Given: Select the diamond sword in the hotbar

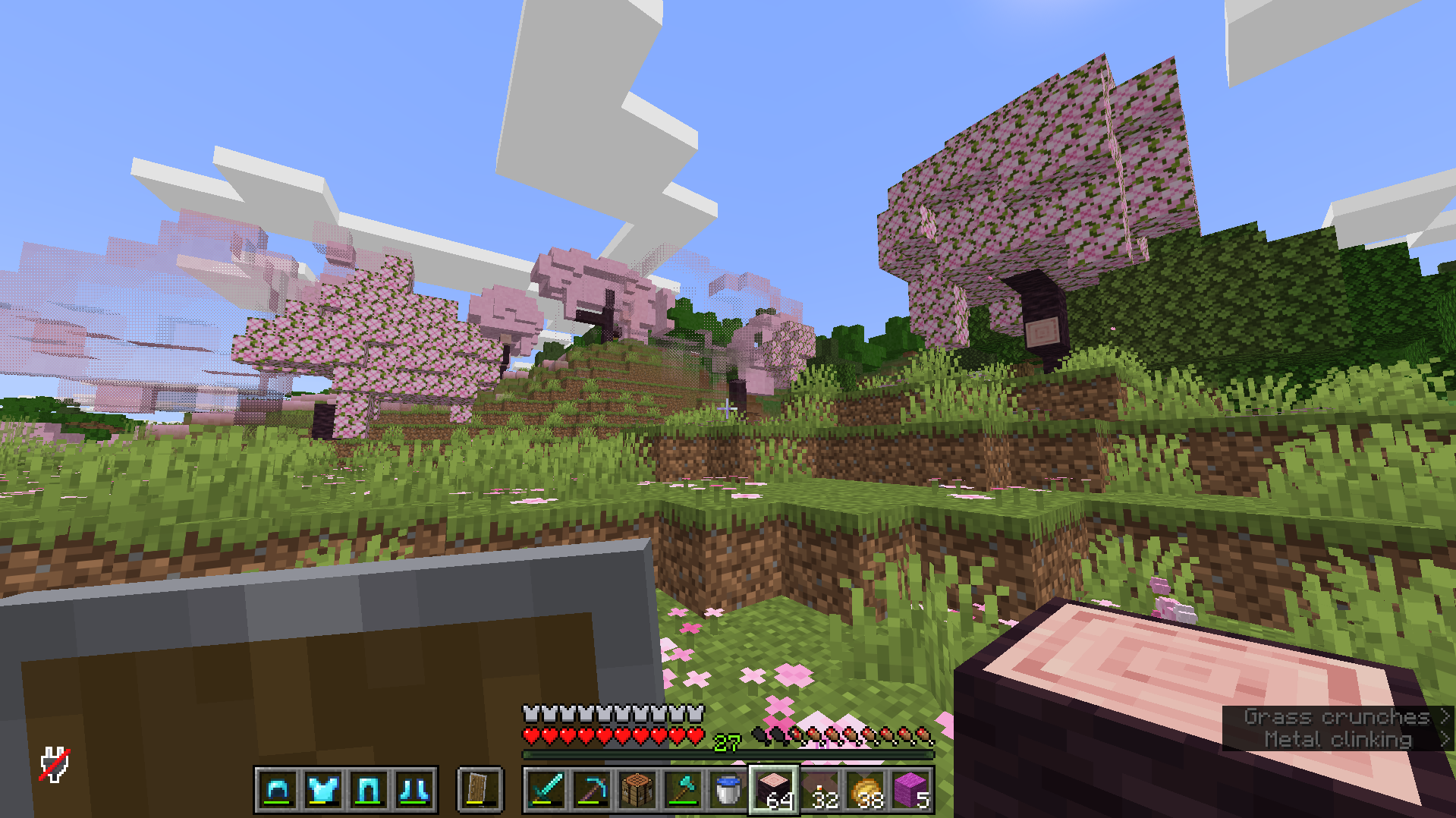Looking at the screenshot, I should (x=545, y=789).
